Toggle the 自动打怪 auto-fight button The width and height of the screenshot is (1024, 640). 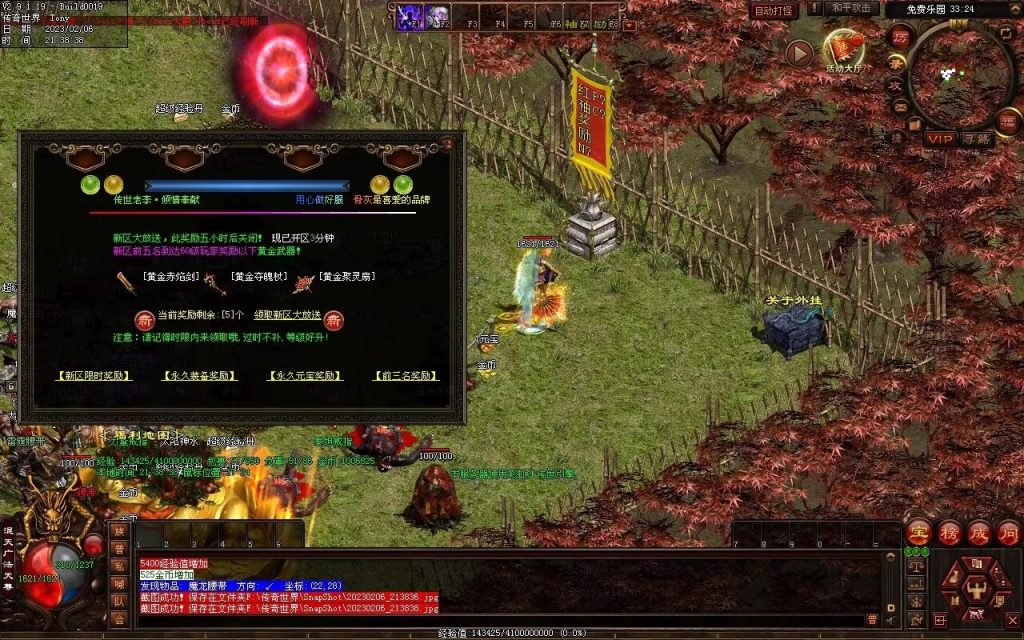pos(774,10)
